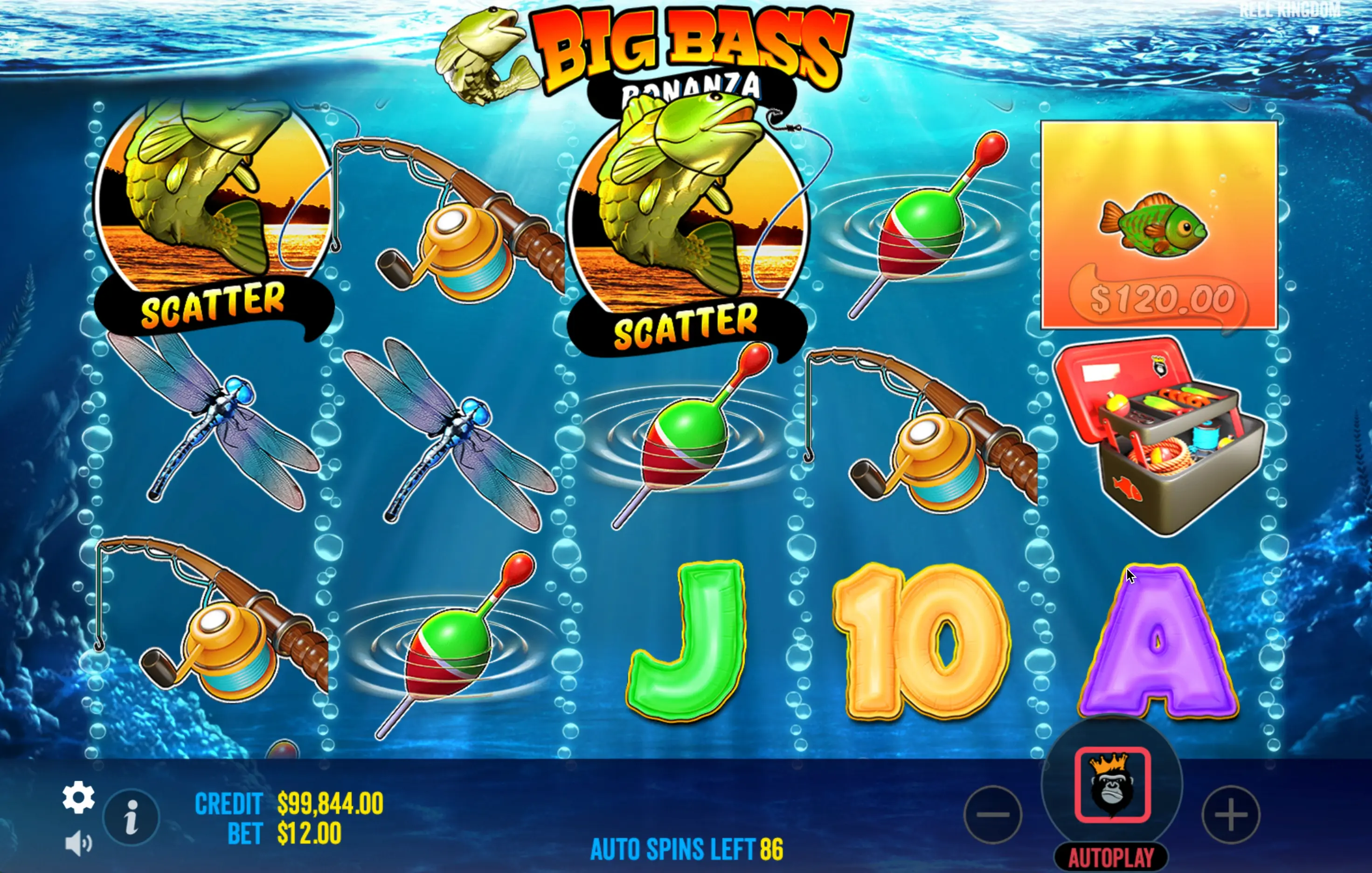Open the Autoplay options
This screenshot has width=1372, height=873.
tap(1111, 857)
